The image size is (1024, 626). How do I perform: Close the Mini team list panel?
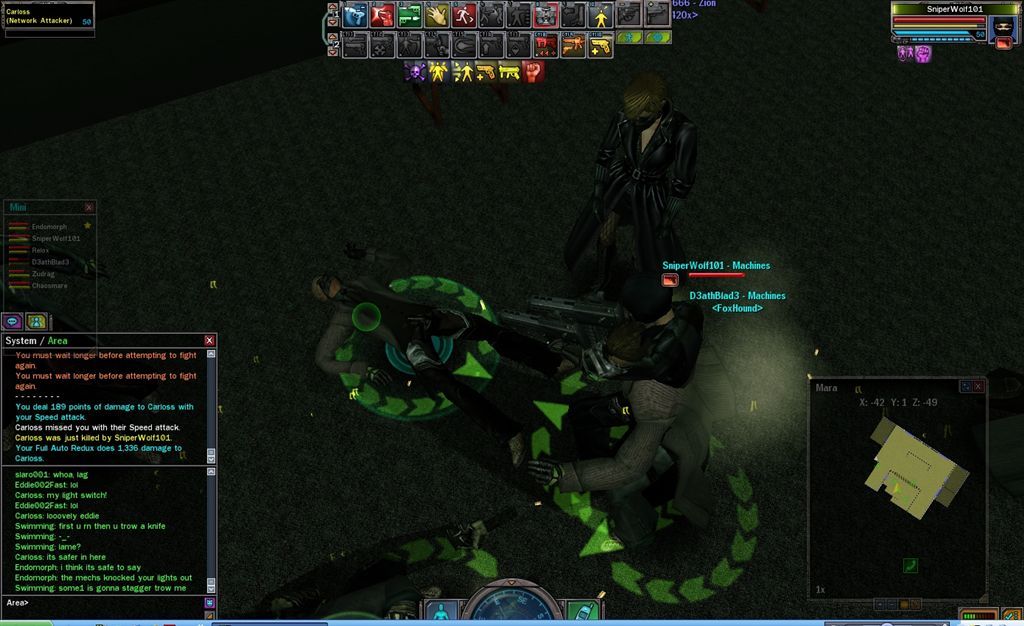[x=89, y=207]
